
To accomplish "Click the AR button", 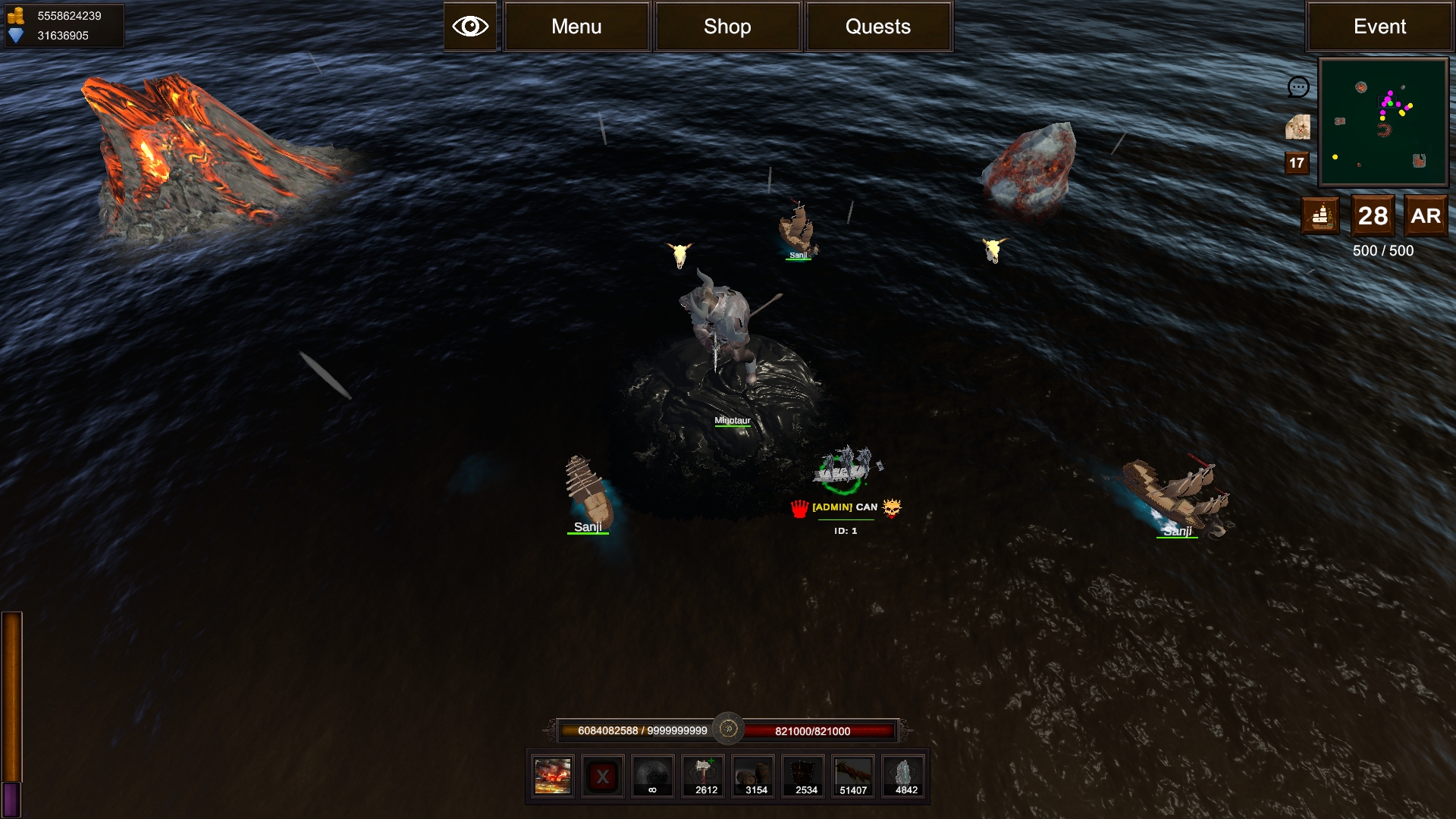I will tap(1426, 216).
